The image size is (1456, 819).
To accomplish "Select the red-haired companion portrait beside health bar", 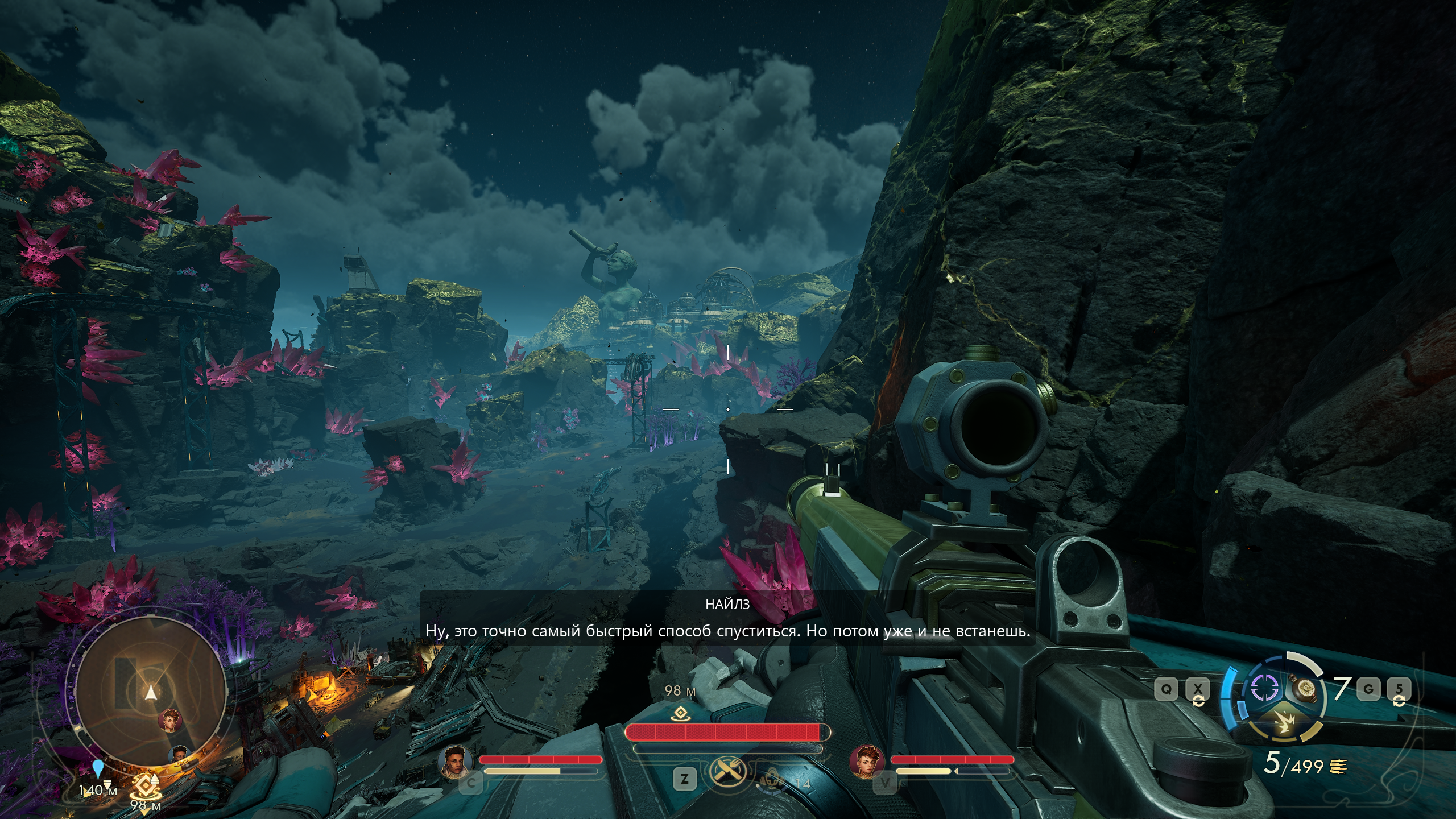I will pyautogui.click(x=867, y=761).
